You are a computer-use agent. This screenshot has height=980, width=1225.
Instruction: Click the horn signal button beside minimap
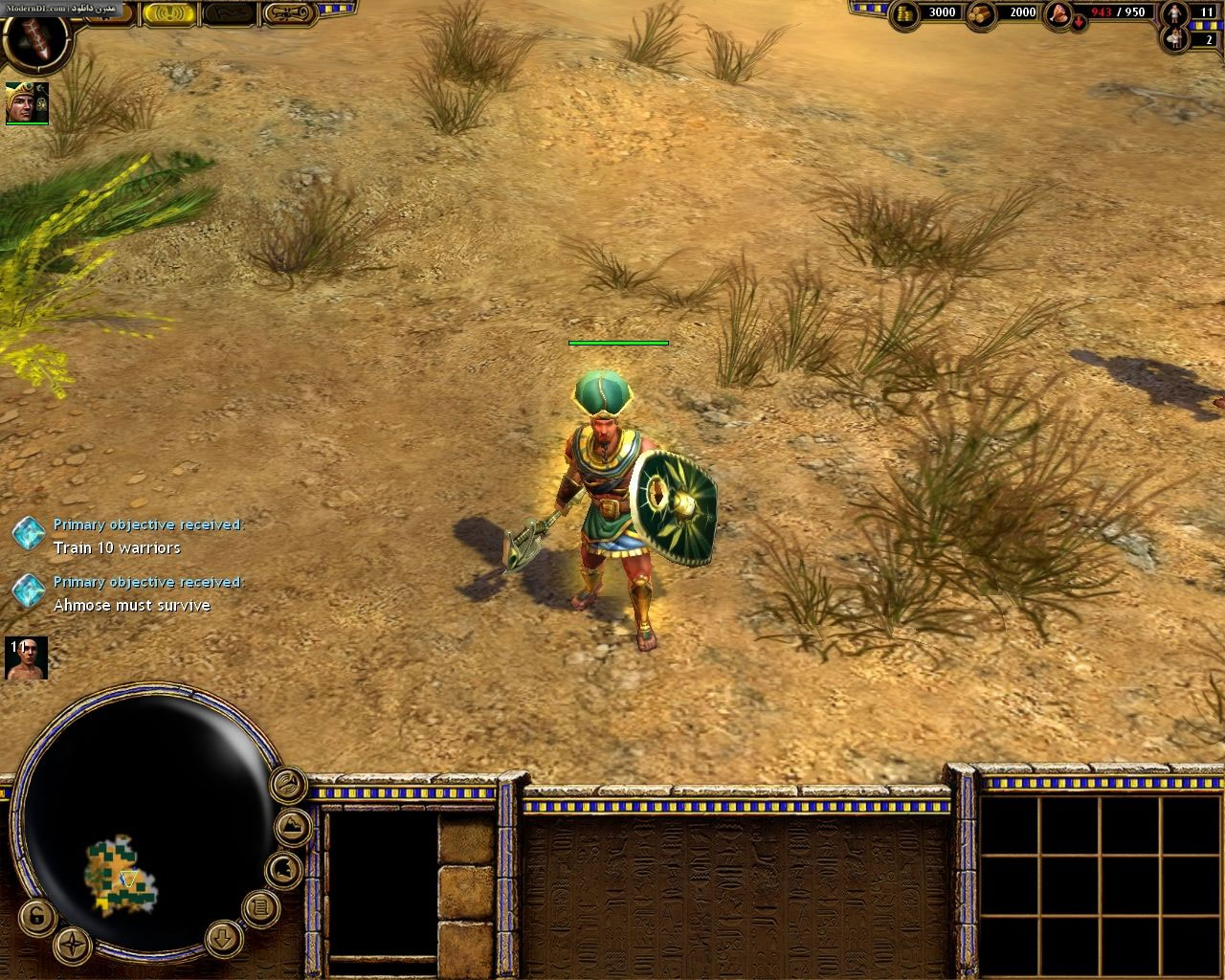click(x=287, y=786)
